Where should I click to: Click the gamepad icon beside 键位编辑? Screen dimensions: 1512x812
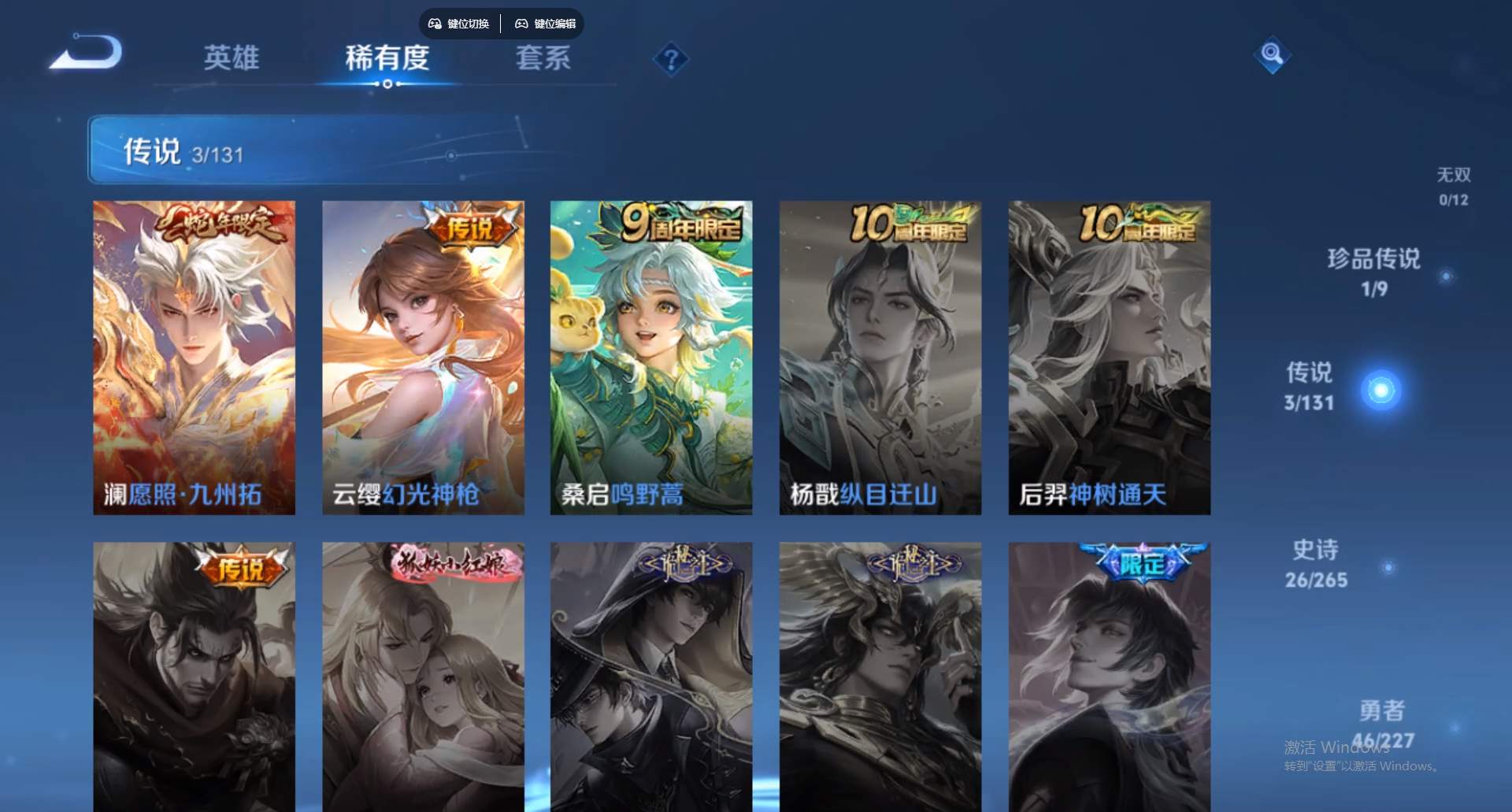point(521,24)
